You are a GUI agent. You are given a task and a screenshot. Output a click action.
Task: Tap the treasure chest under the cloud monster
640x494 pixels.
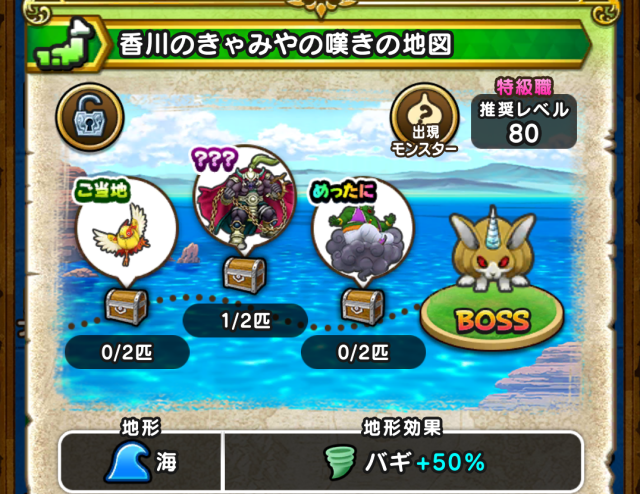(x=360, y=305)
